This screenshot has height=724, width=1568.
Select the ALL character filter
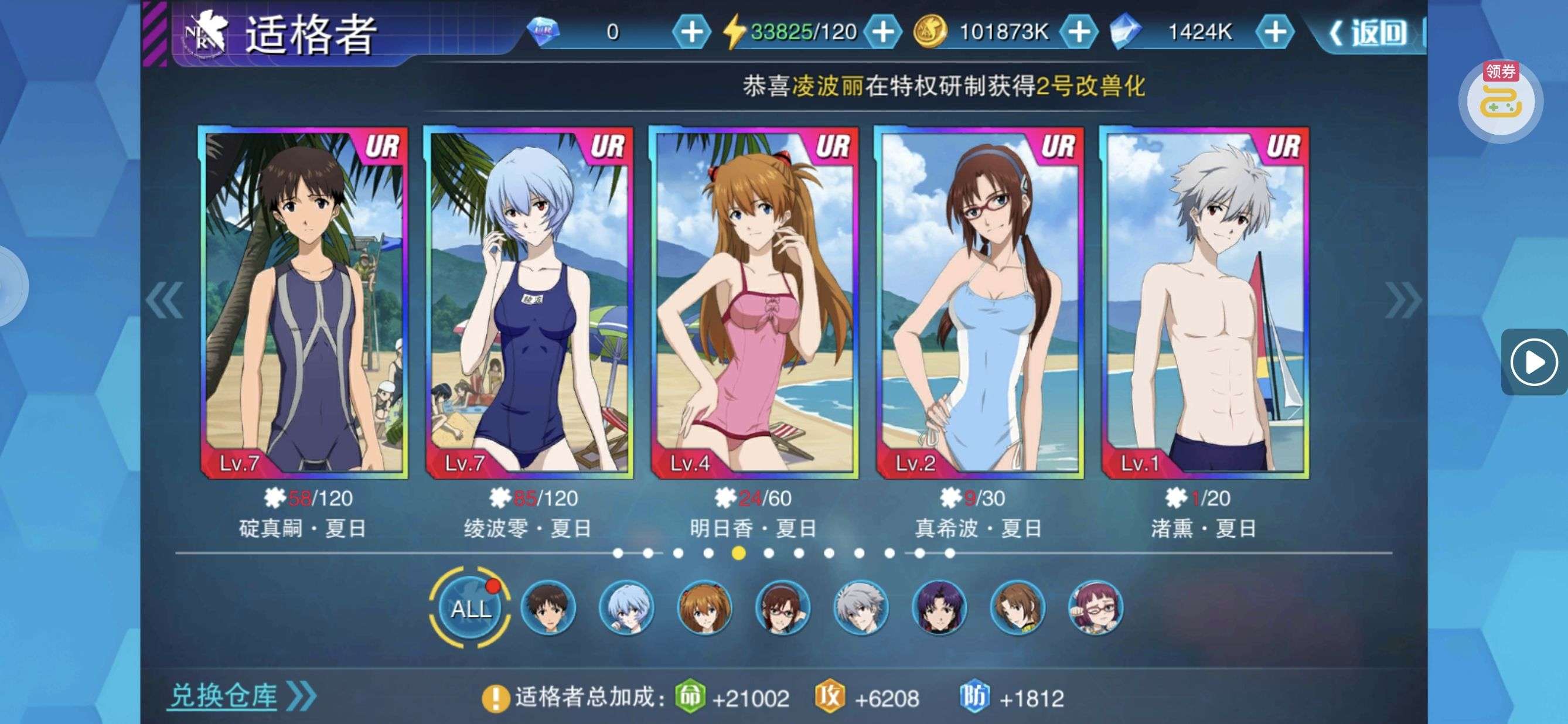point(471,608)
